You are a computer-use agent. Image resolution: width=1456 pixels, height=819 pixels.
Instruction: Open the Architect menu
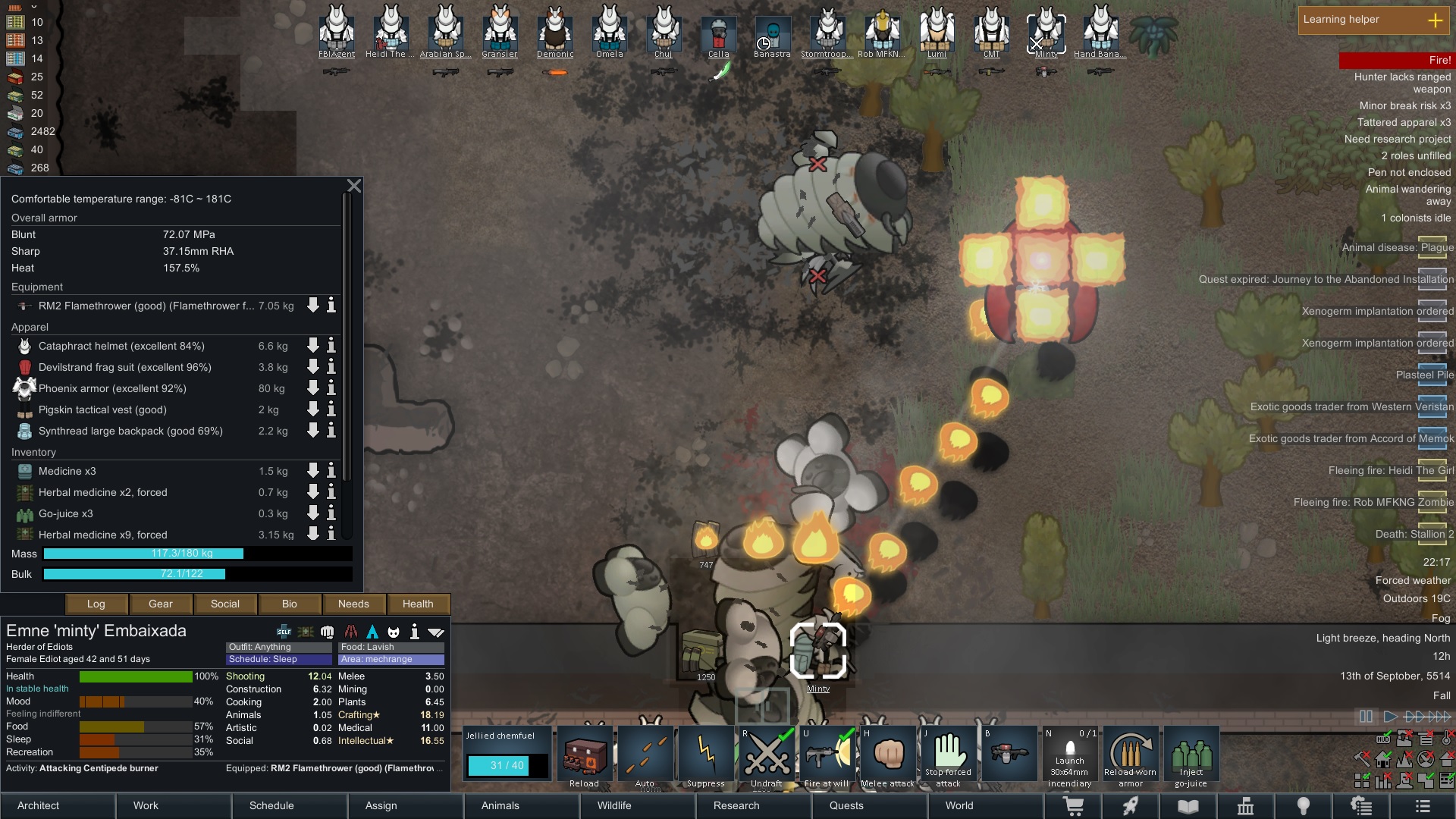(x=37, y=805)
